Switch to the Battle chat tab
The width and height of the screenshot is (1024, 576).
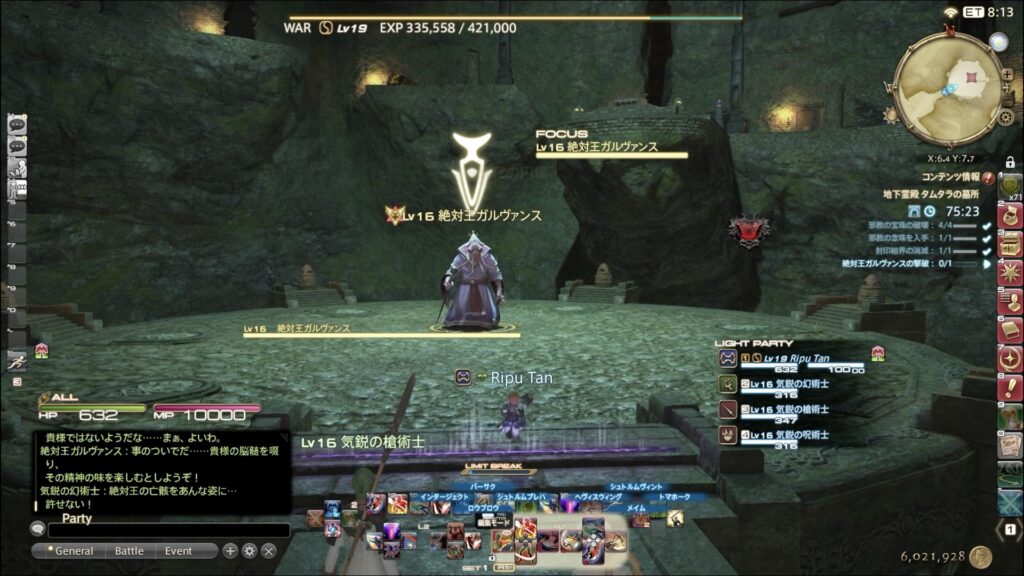[129, 551]
